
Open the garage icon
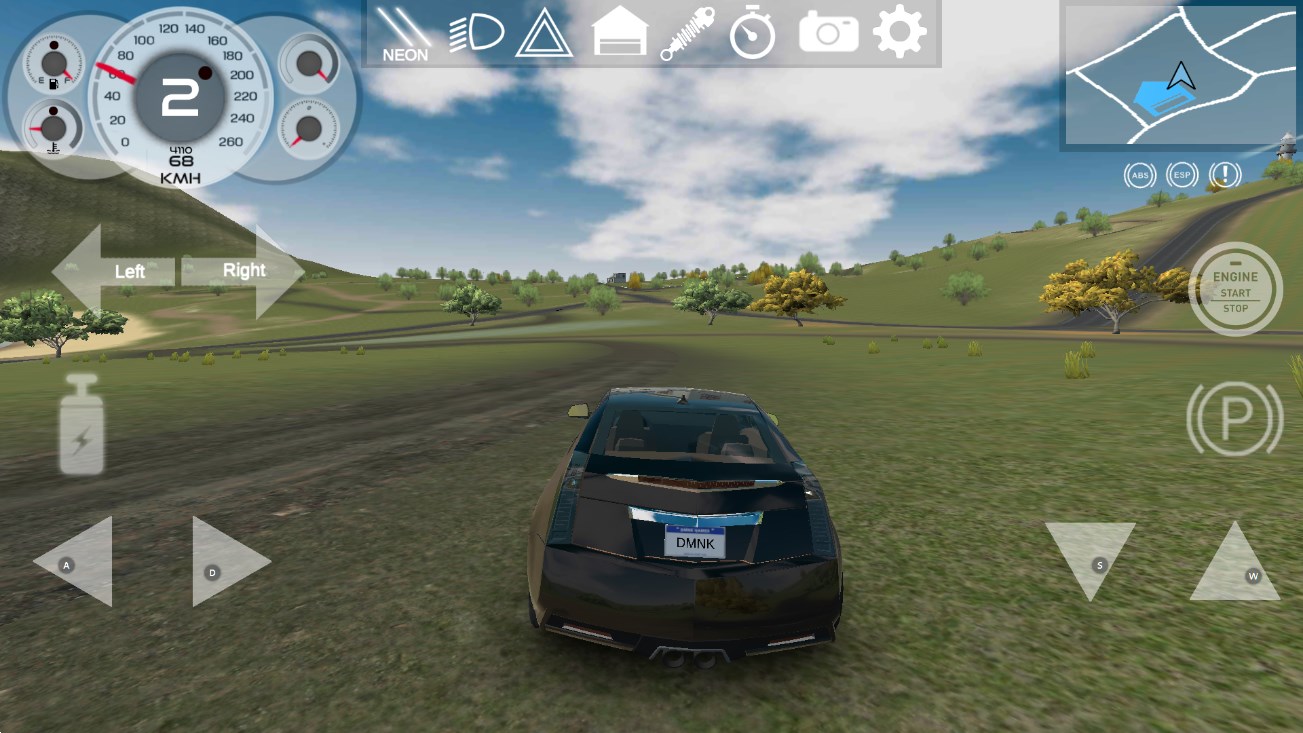pos(621,34)
